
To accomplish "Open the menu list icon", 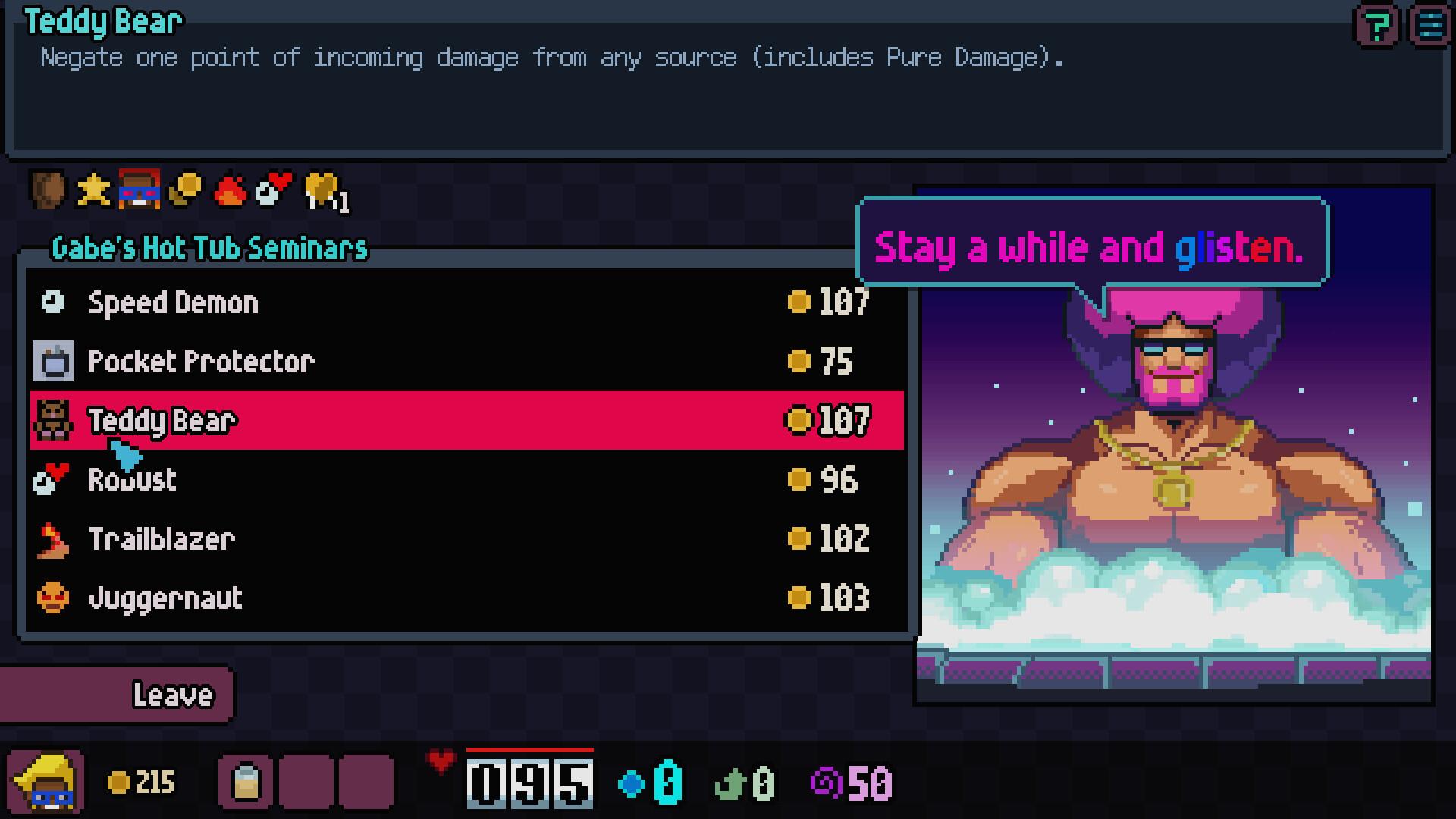I will (x=1430, y=27).
